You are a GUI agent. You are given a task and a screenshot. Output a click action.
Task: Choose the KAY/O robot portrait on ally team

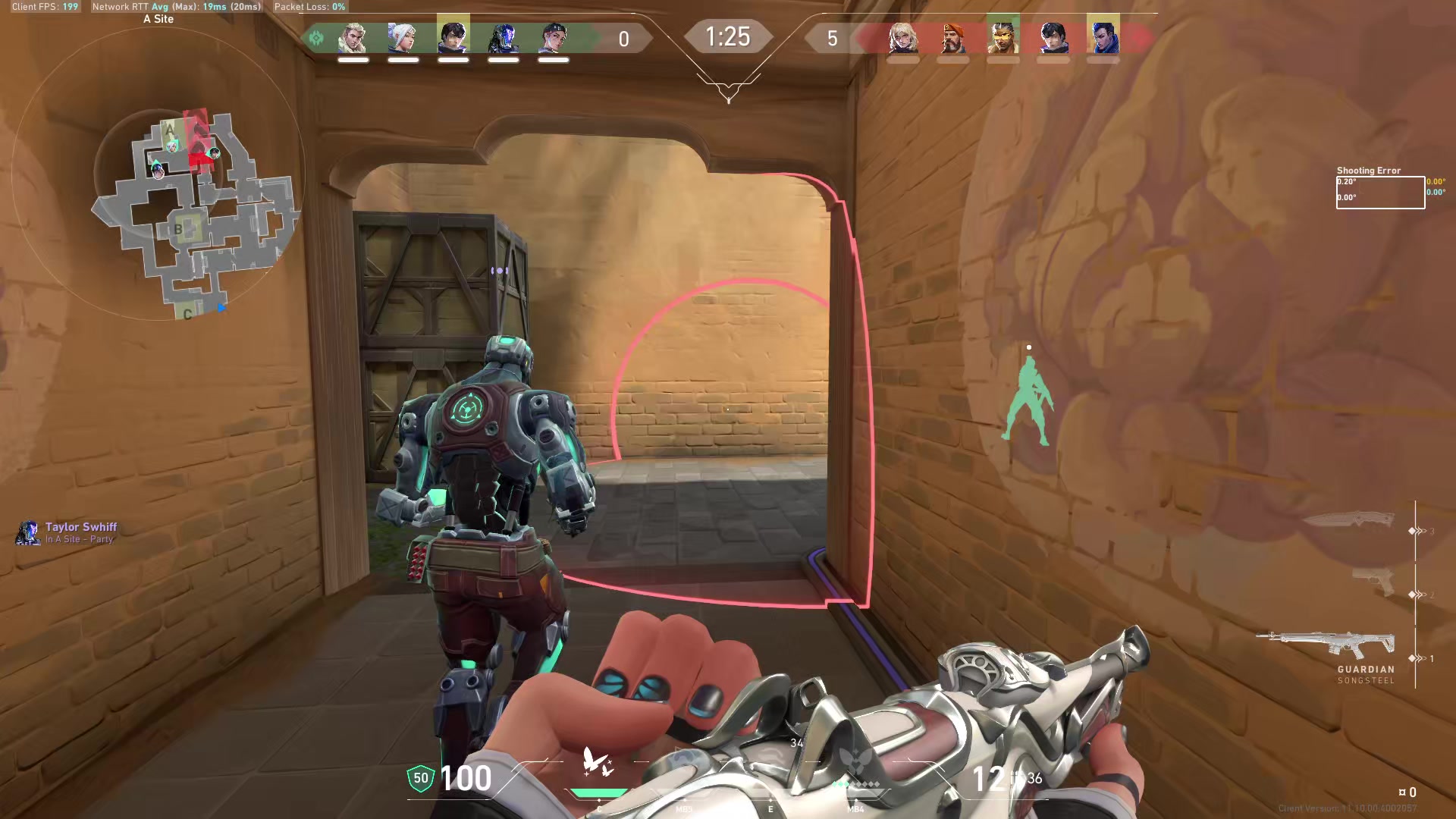pos(504,38)
